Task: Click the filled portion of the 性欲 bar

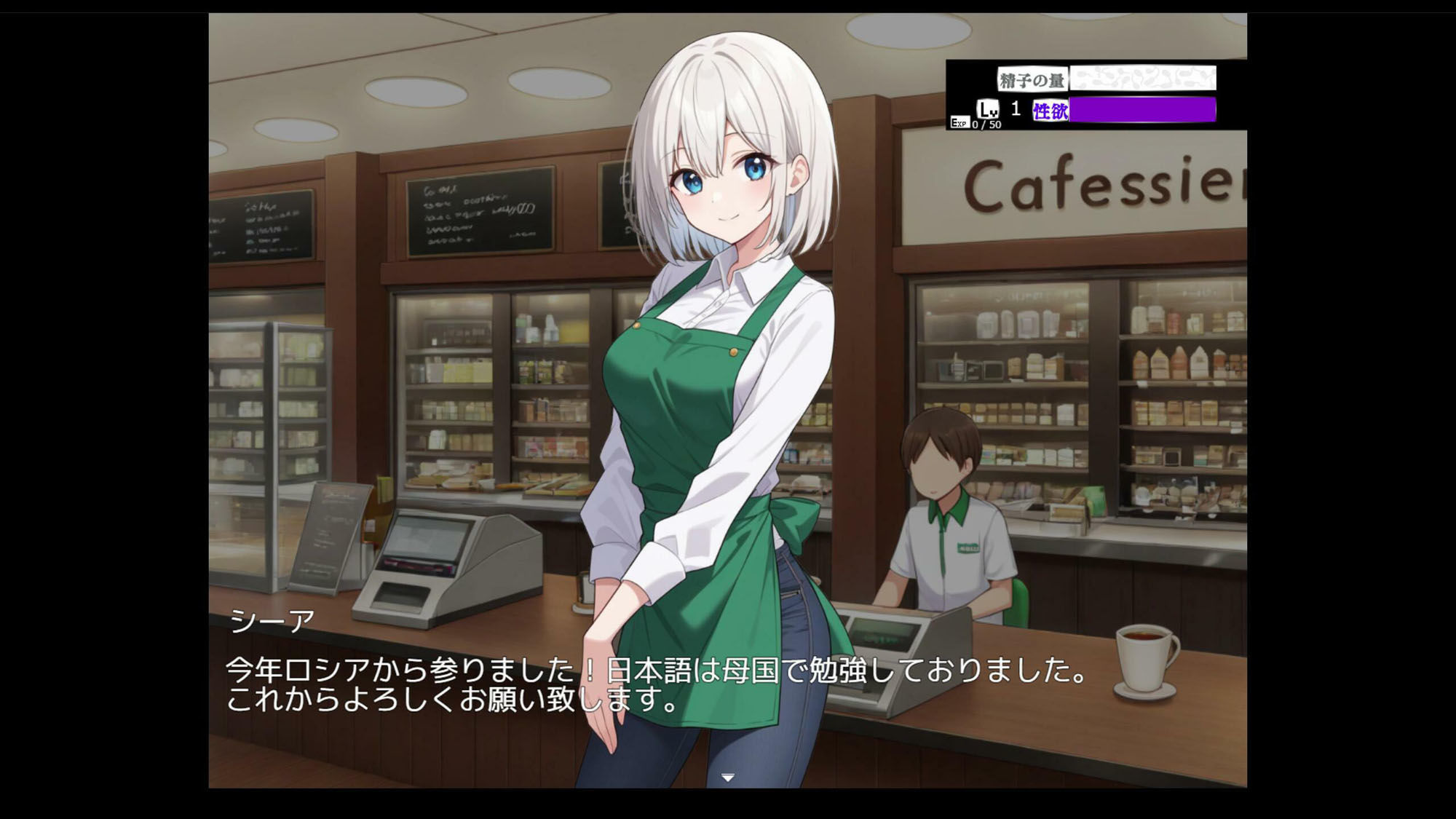Action: (x=1143, y=111)
